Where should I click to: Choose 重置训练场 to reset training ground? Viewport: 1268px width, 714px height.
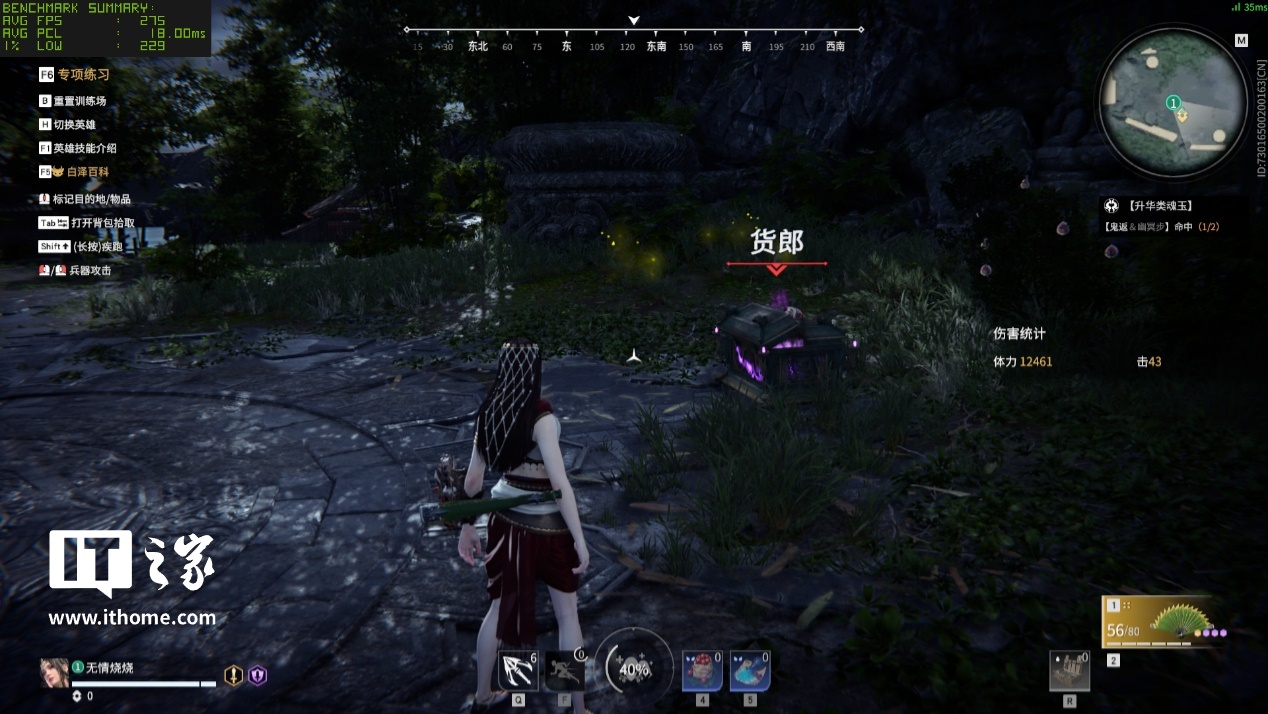click(x=79, y=101)
